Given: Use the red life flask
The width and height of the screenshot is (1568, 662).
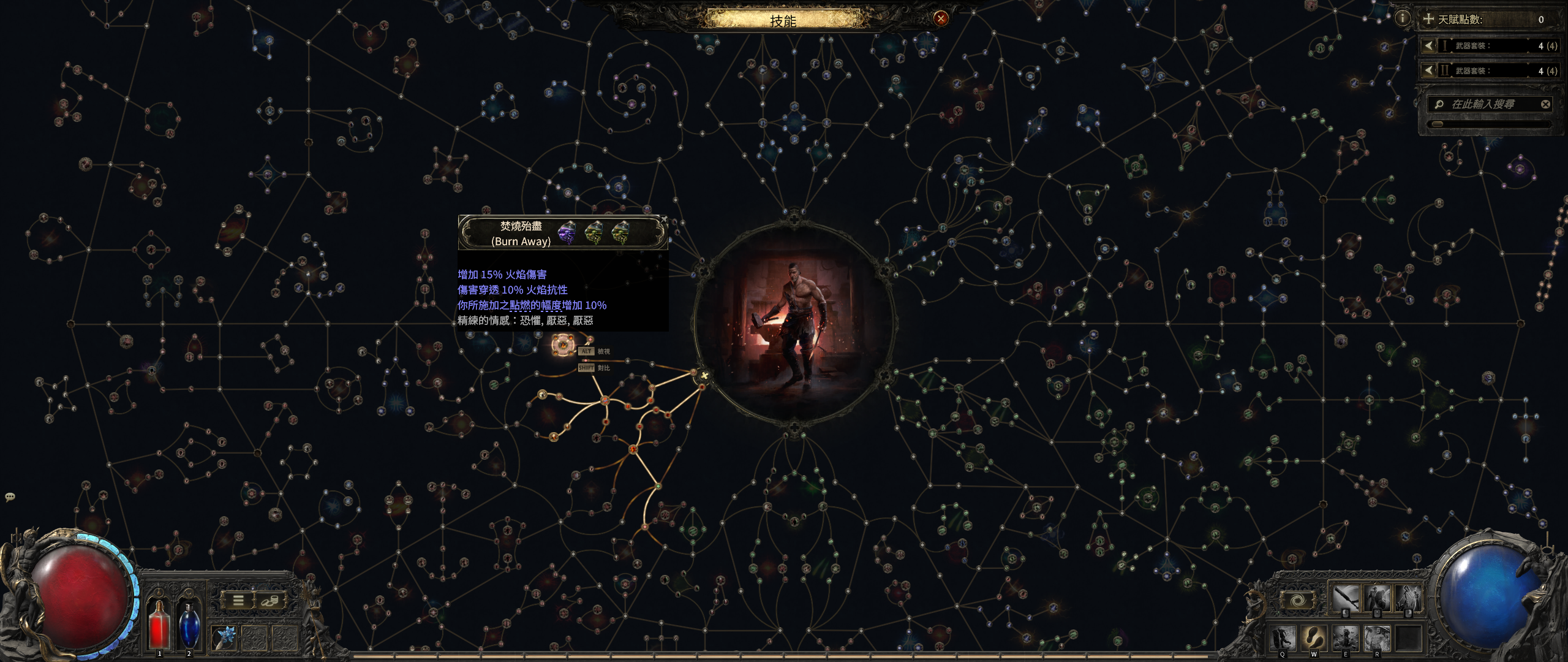Looking at the screenshot, I should [159, 624].
